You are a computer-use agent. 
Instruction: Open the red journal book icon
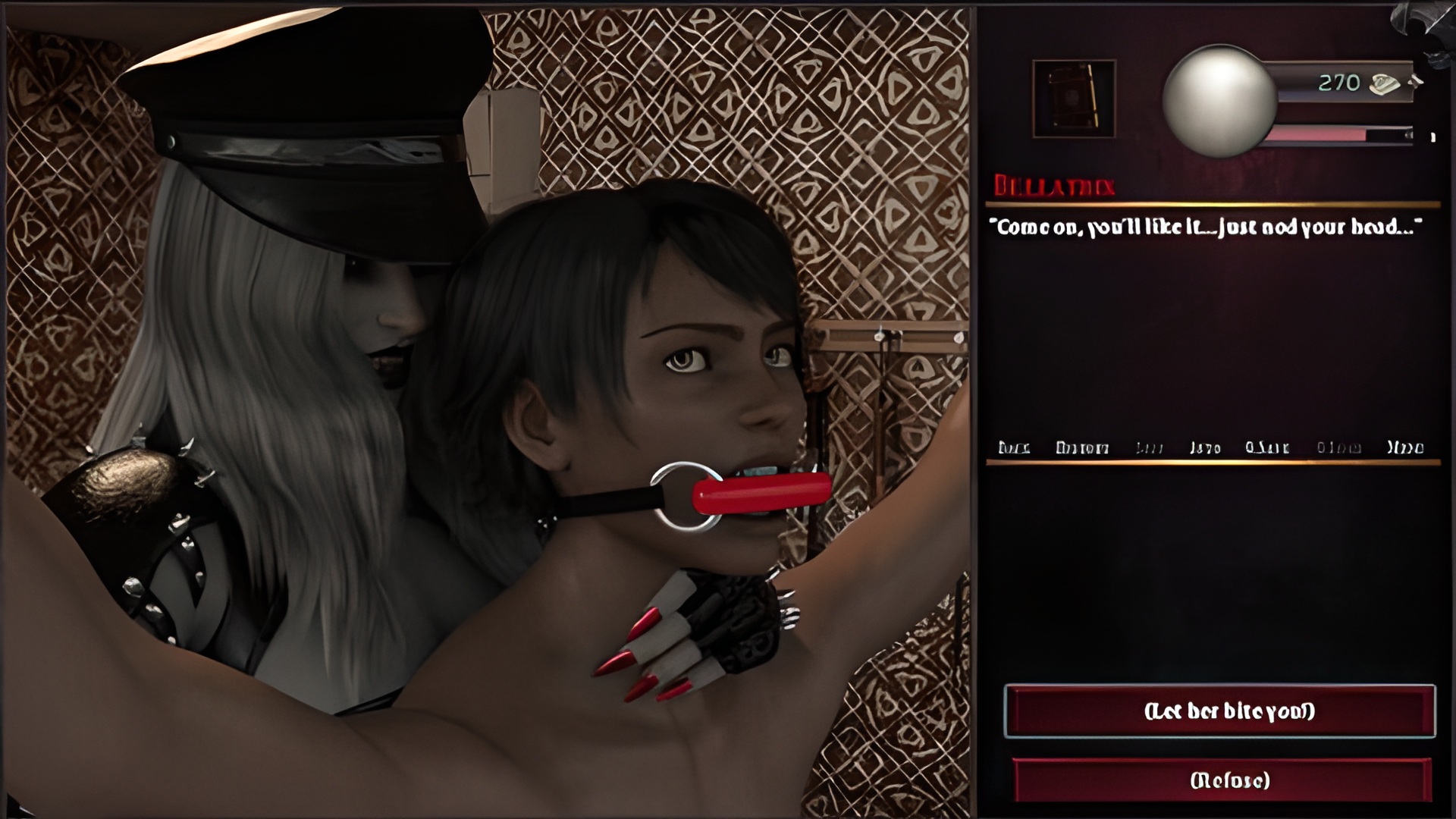pyautogui.click(x=1074, y=99)
